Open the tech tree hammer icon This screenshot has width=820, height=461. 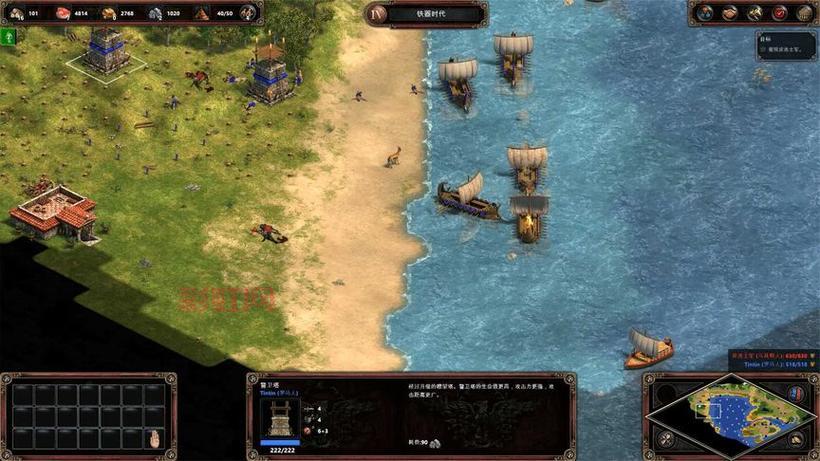(x=756, y=13)
